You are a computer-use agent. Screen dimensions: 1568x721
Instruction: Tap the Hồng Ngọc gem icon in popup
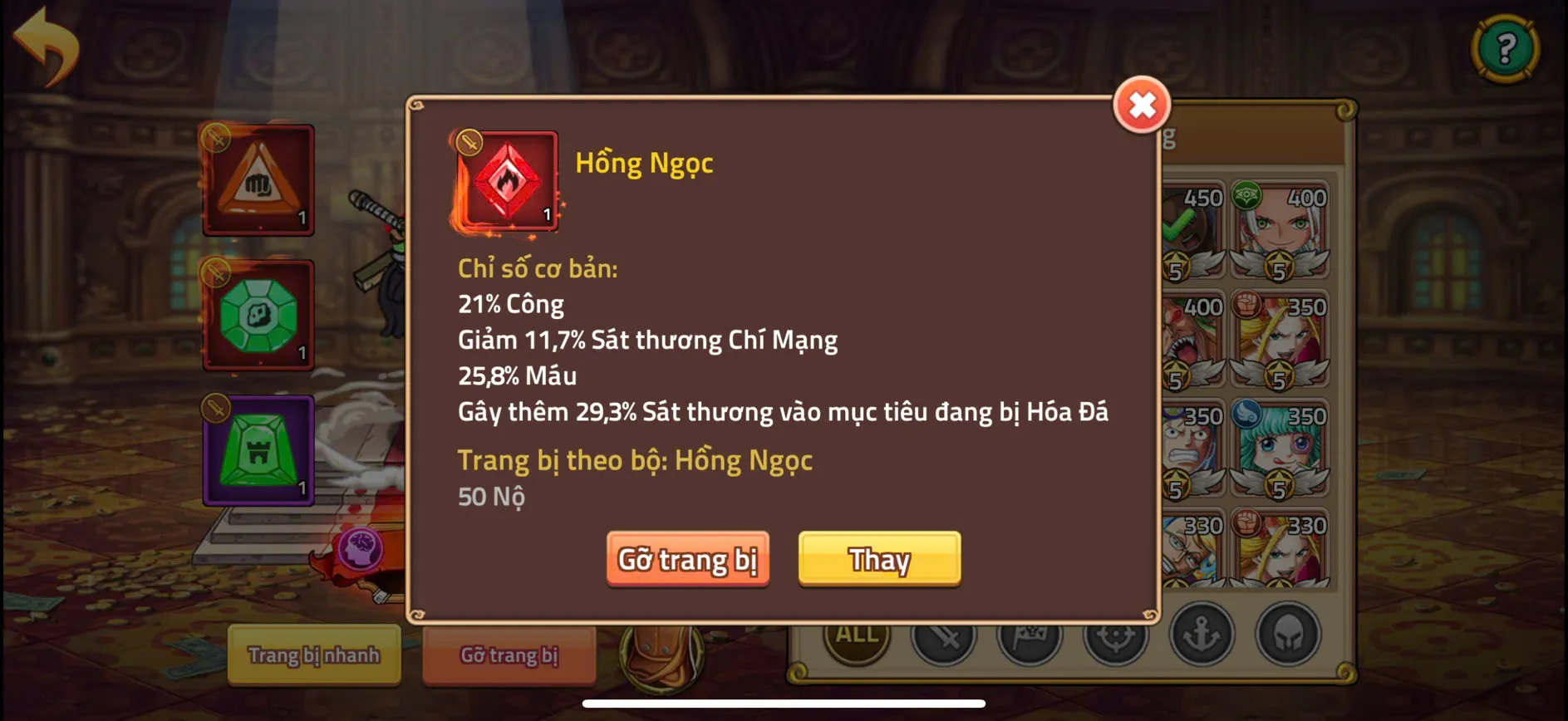click(506, 180)
